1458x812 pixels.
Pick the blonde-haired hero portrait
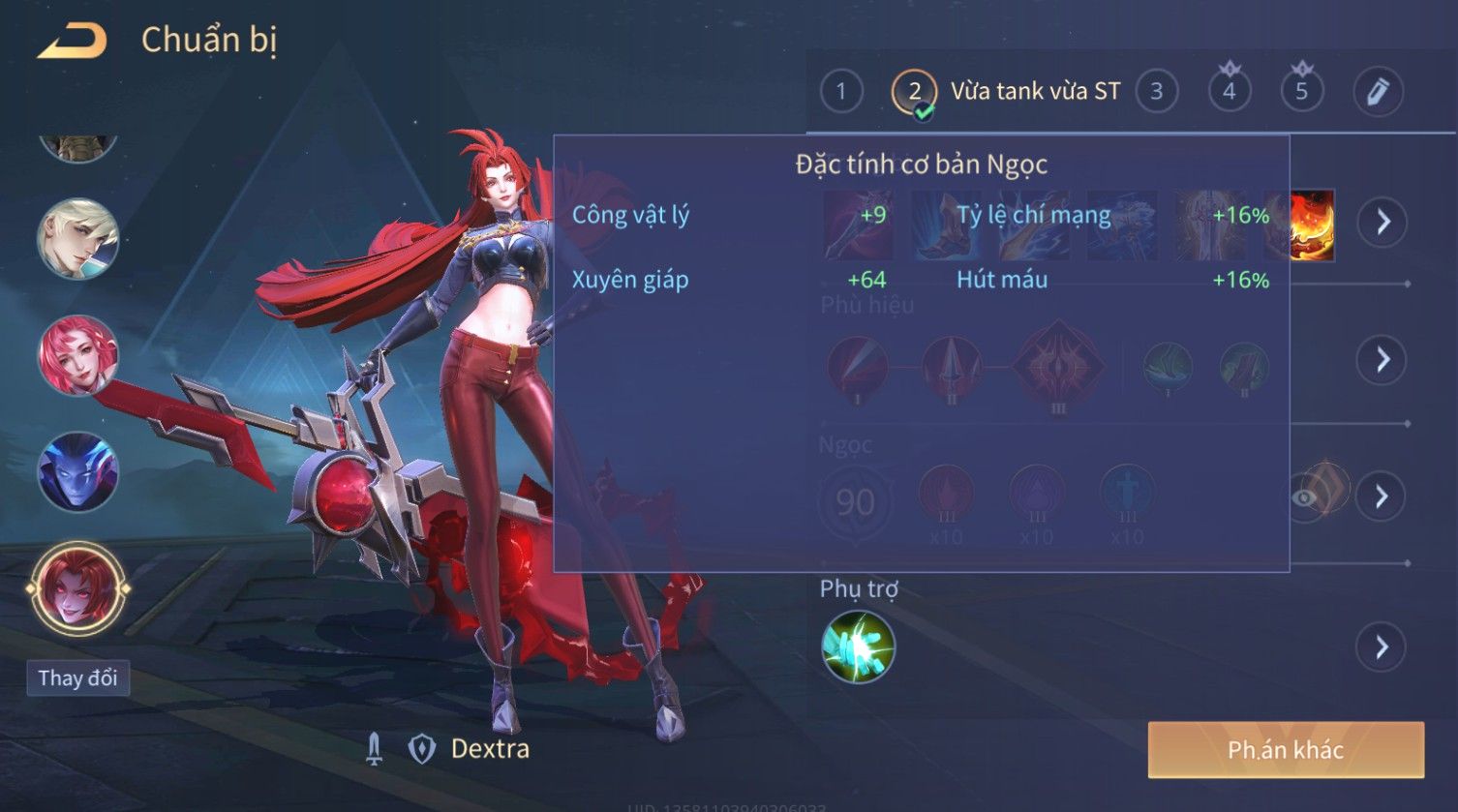(x=77, y=238)
